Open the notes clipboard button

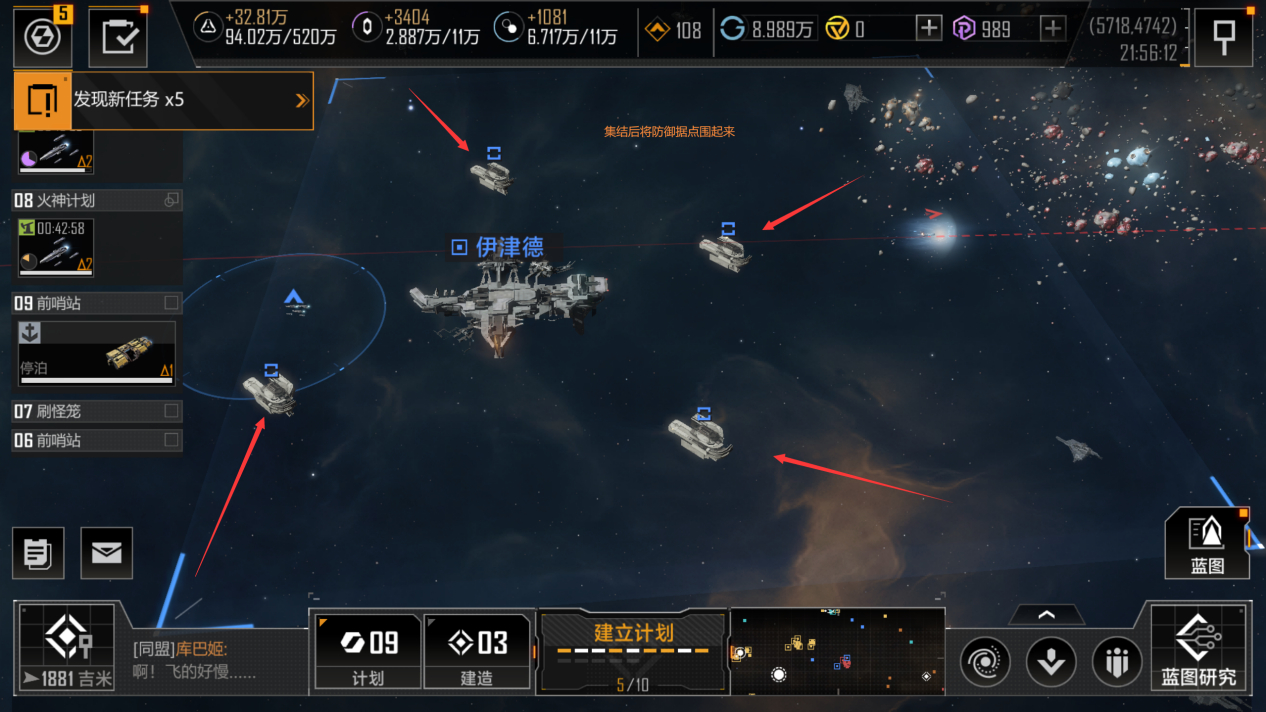(x=38, y=553)
